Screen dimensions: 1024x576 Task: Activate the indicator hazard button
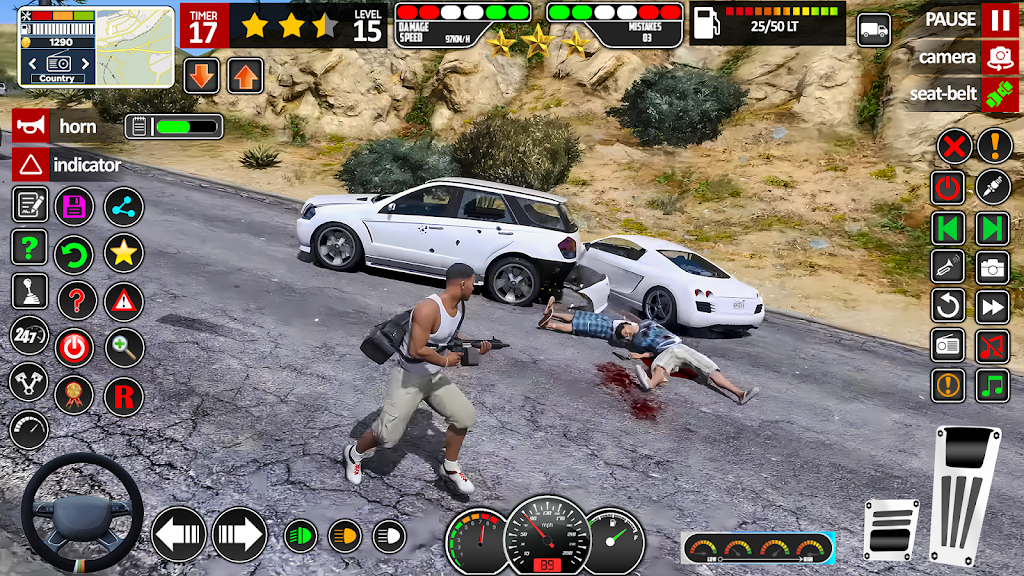[x=31, y=164]
